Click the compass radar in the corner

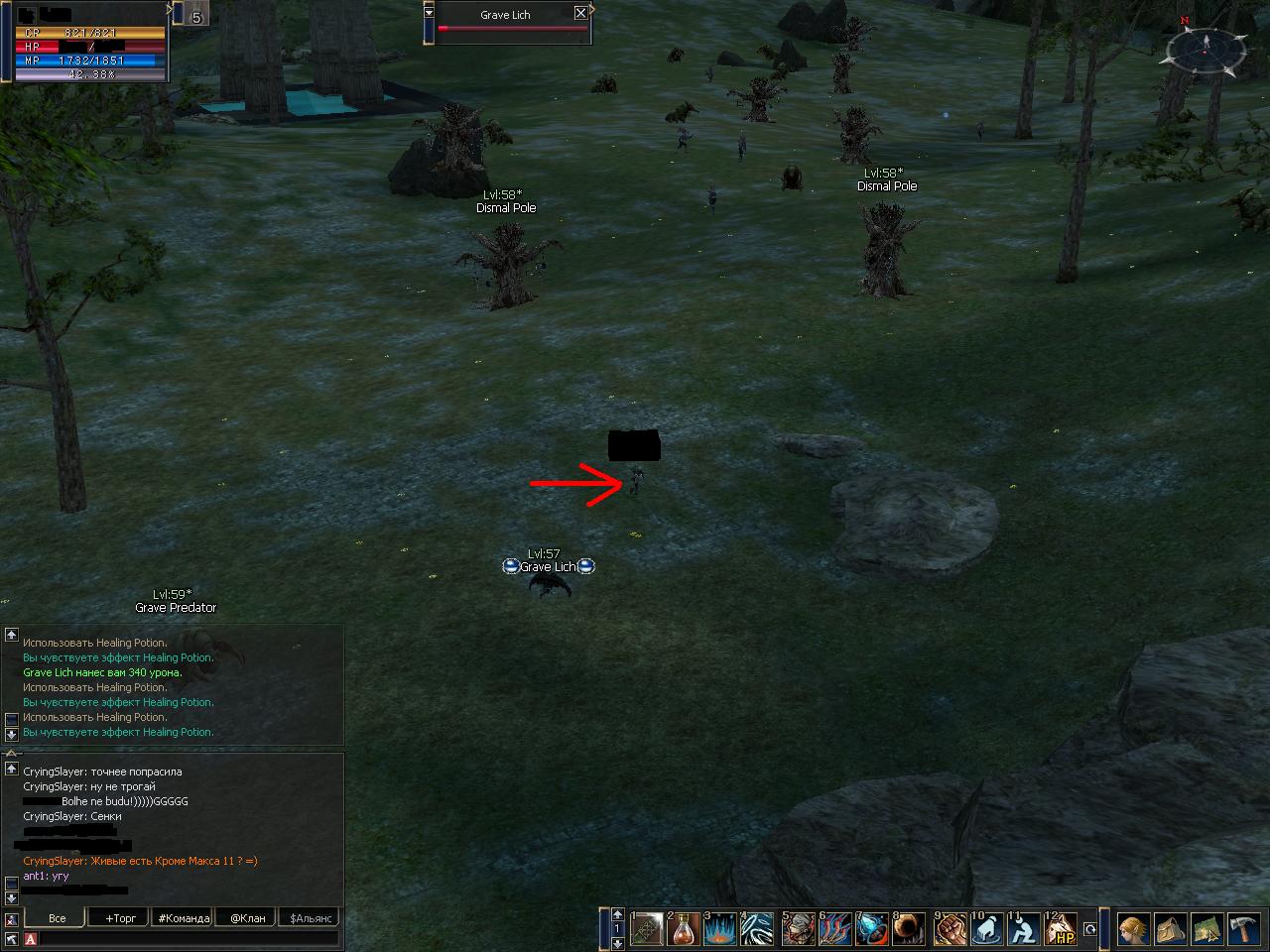point(1206,50)
